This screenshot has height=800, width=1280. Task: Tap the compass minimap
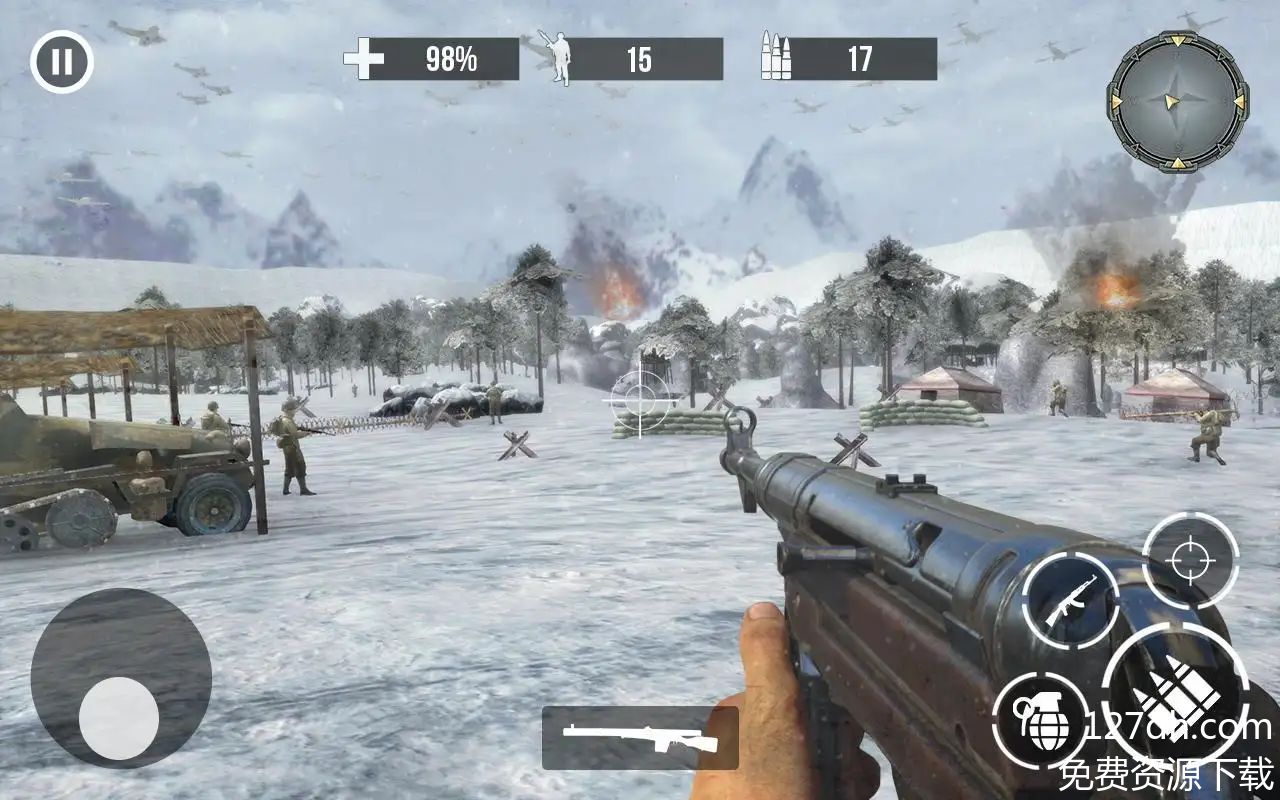pos(1177,101)
